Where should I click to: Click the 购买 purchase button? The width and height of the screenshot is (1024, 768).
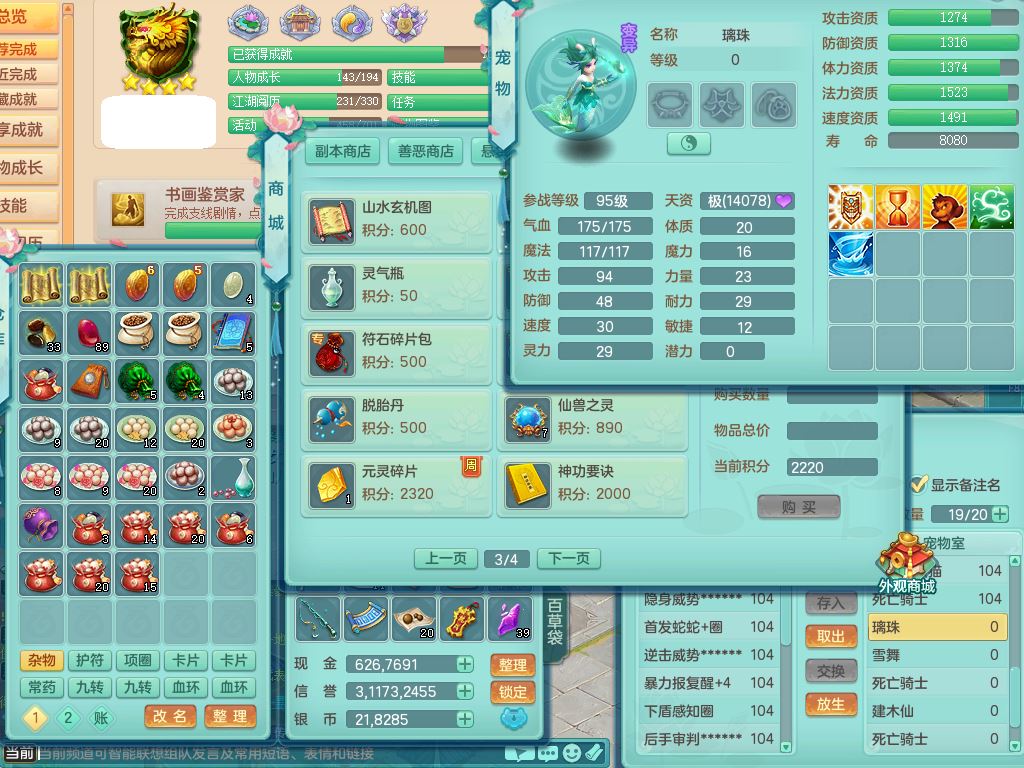[798, 507]
